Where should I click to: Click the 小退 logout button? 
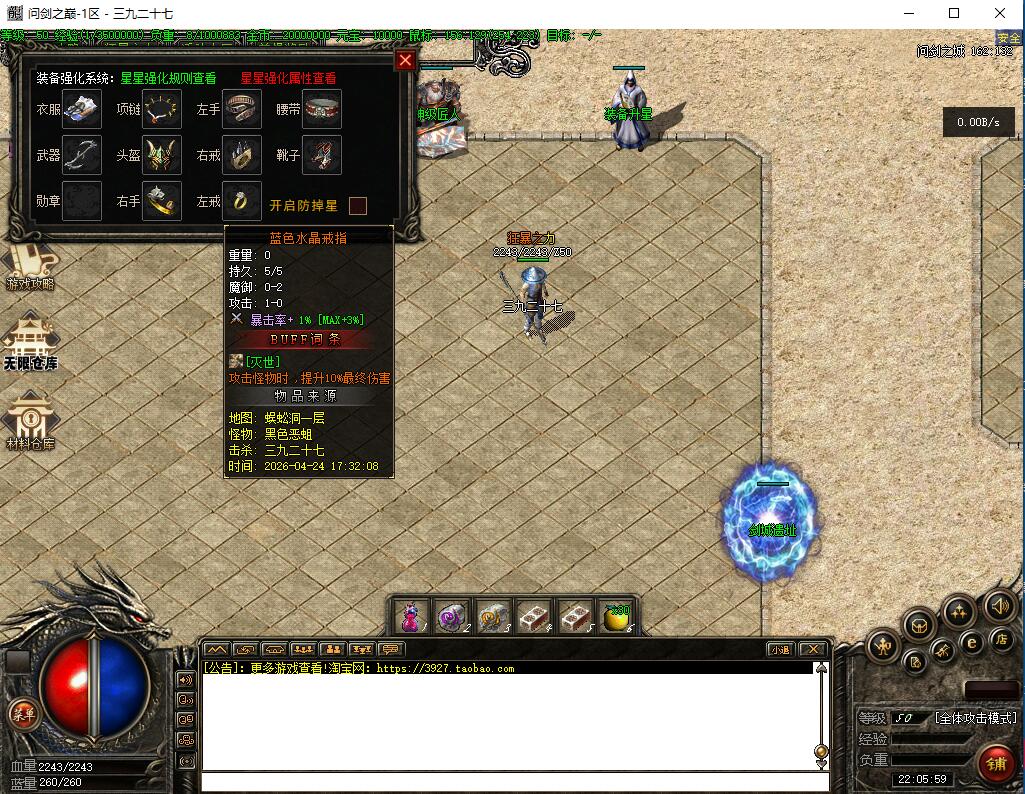[x=780, y=649]
